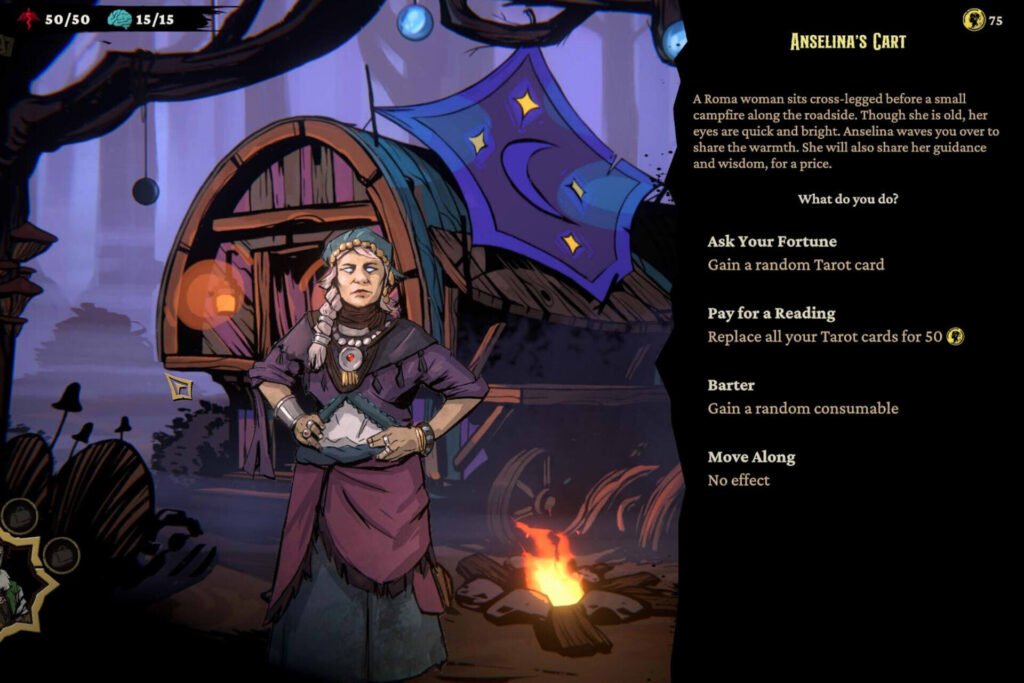1024x683 pixels.
Task: Choose Move Along to leave
Action: click(751, 458)
